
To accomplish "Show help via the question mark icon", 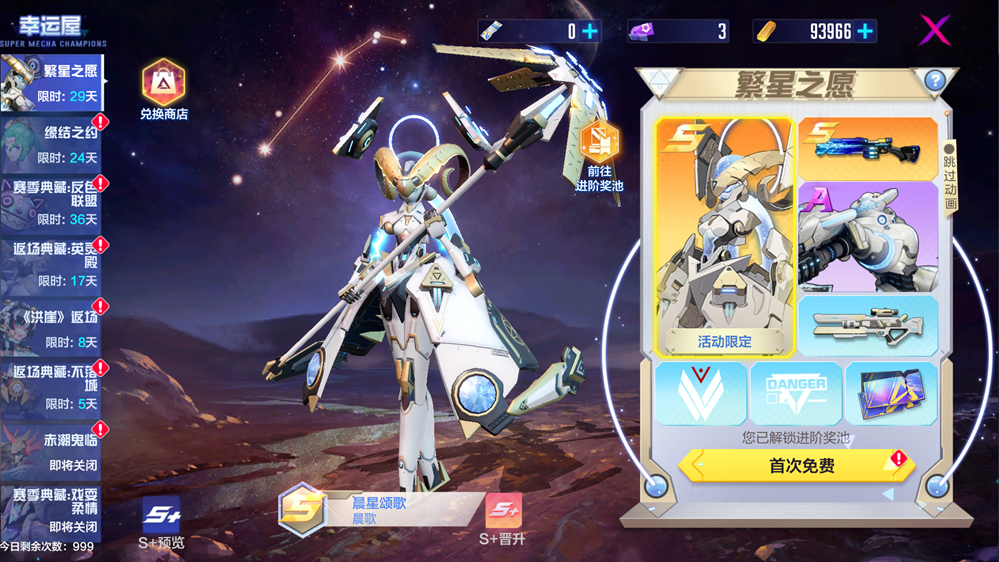I will pyautogui.click(x=934, y=80).
